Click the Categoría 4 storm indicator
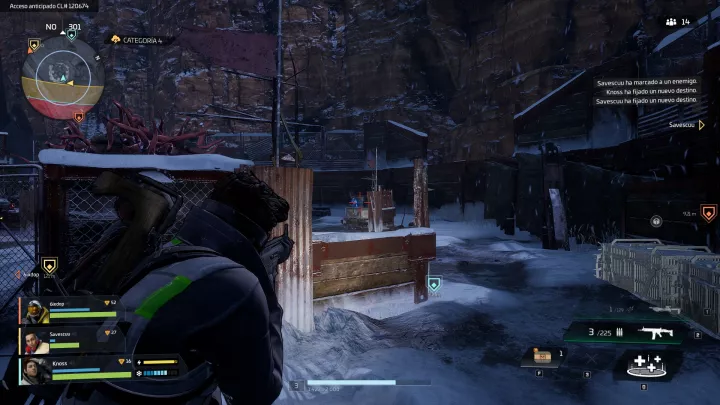Screen dimensions: 720x405 139,40
